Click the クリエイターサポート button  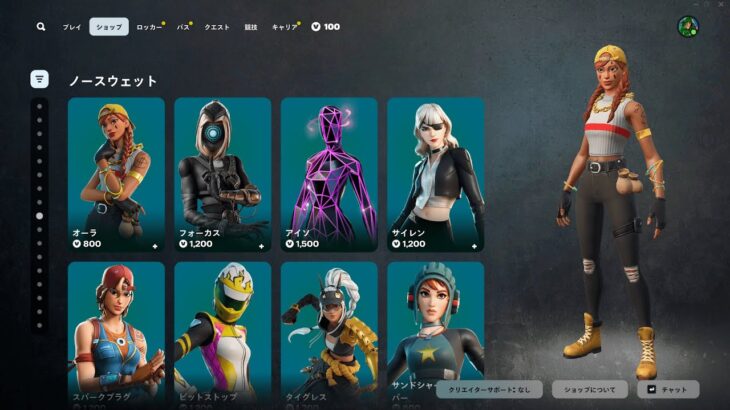point(490,389)
